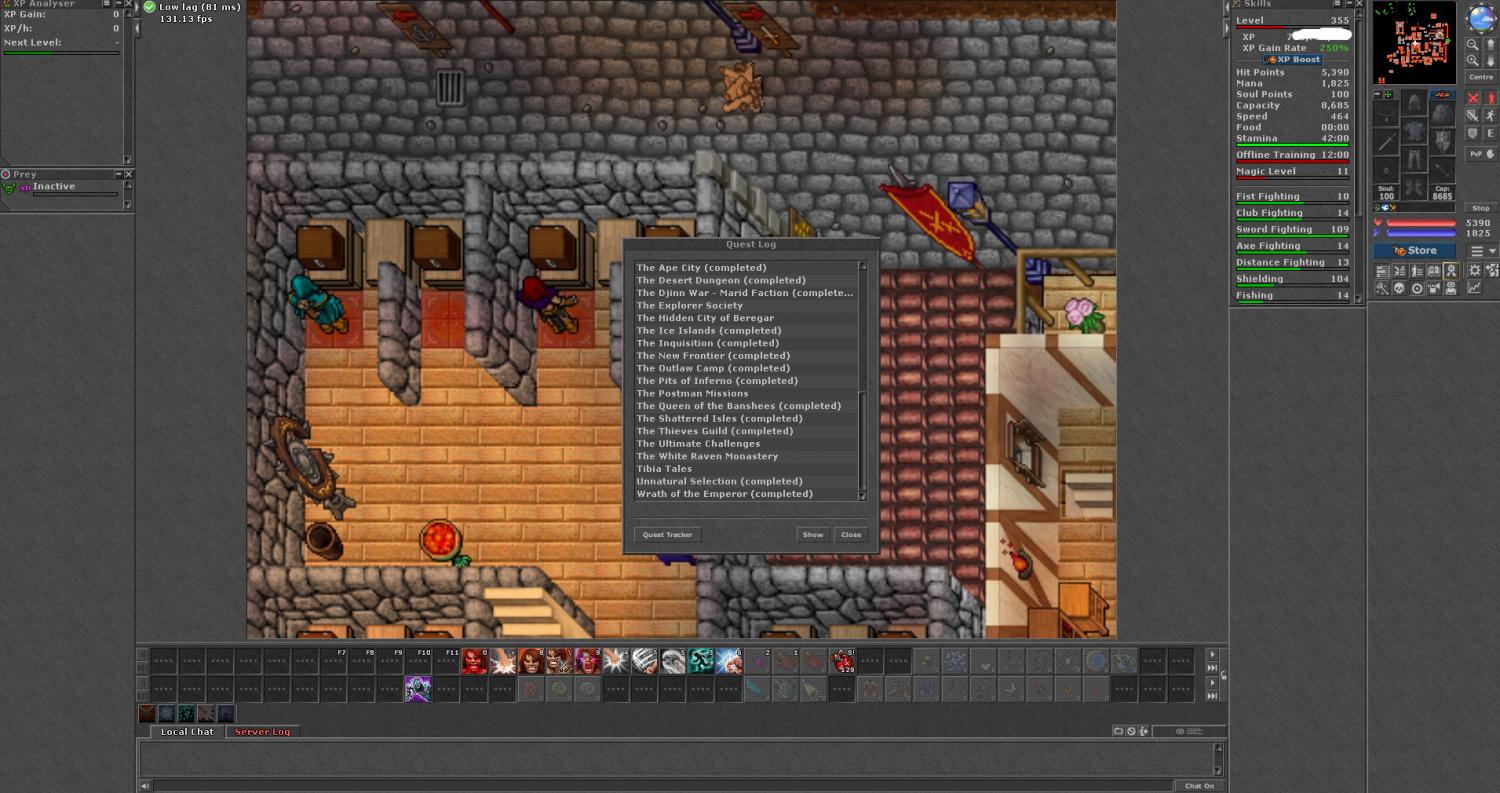
Task: Click the minimap Centre button
Action: click(1481, 77)
